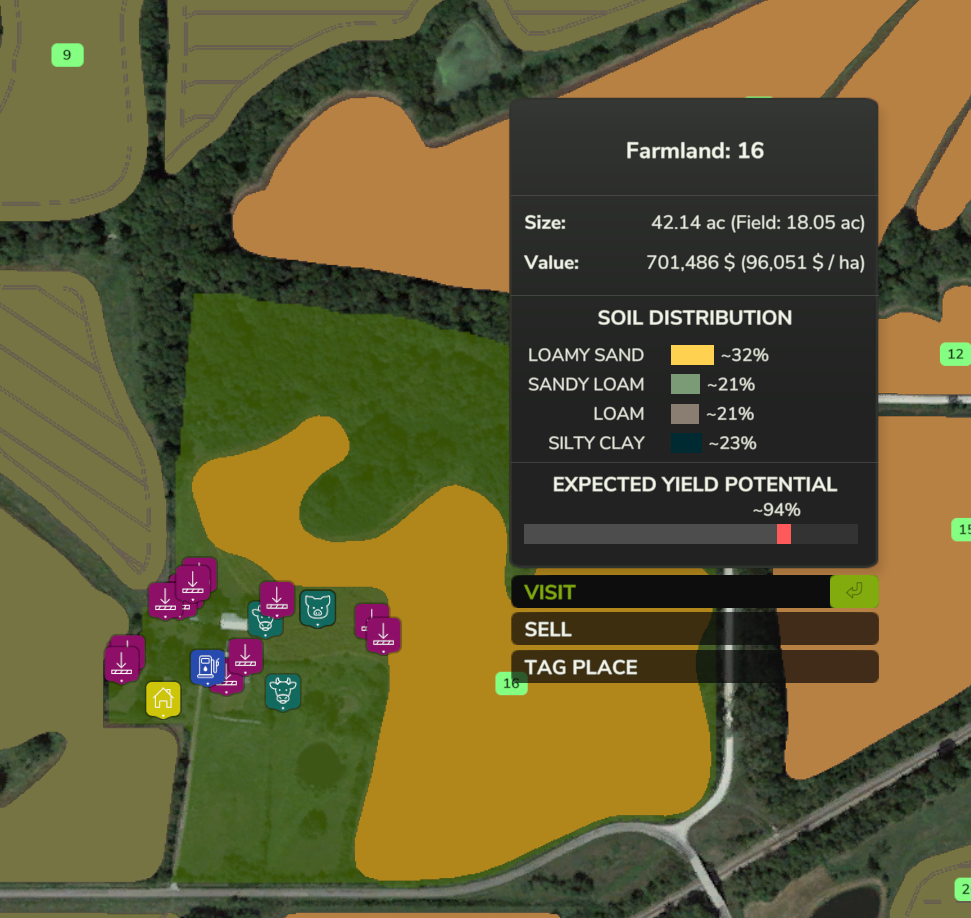The image size is (971, 918).
Task: Select the TAG PLACE option
Action: pyautogui.click(x=694, y=667)
